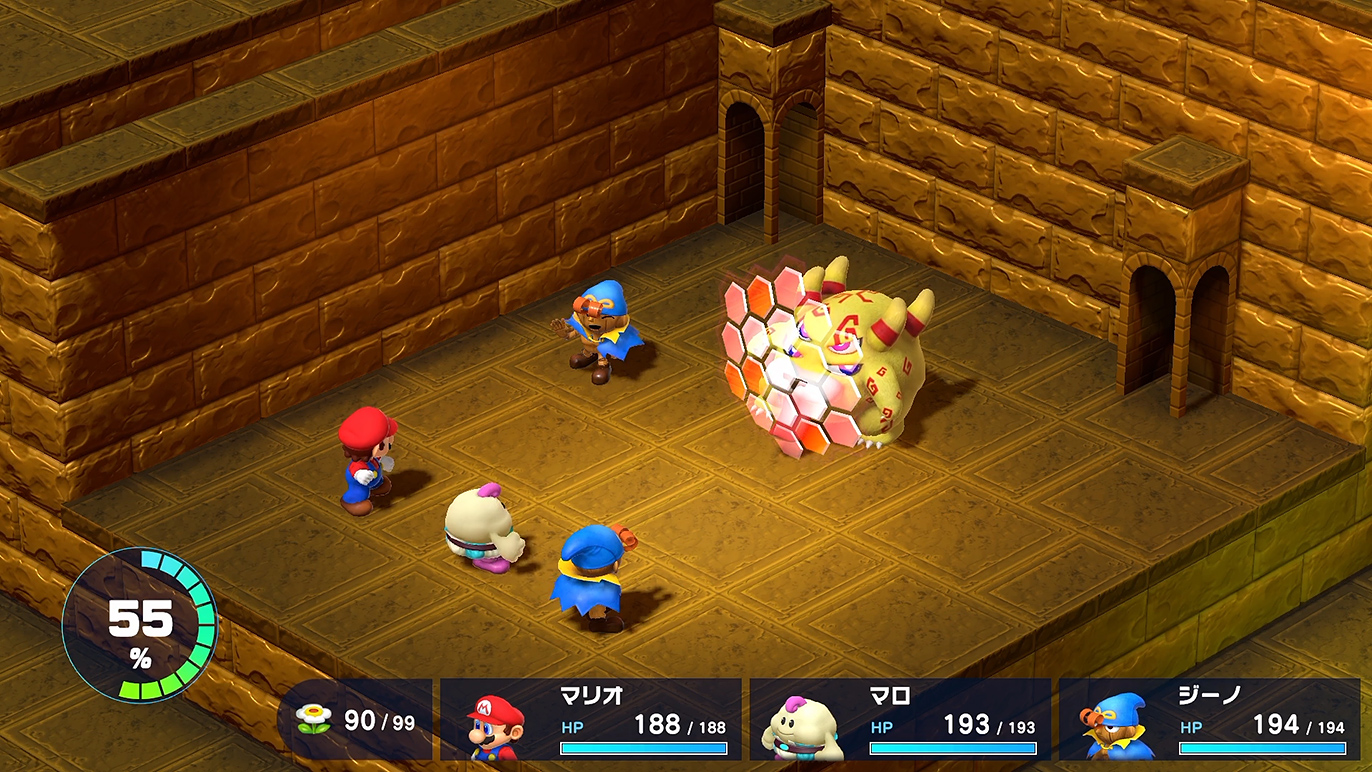Viewport: 1372px width, 772px height.
Task: Select Geno's party status panel
Action: tap(1209, 719)
